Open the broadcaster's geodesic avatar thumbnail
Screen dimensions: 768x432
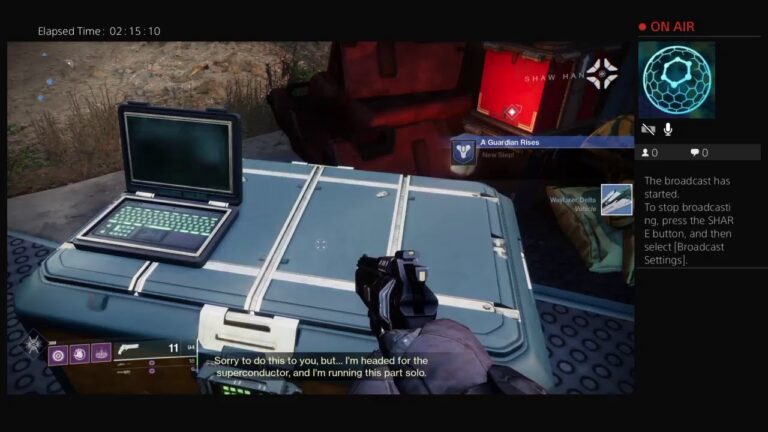676,79
